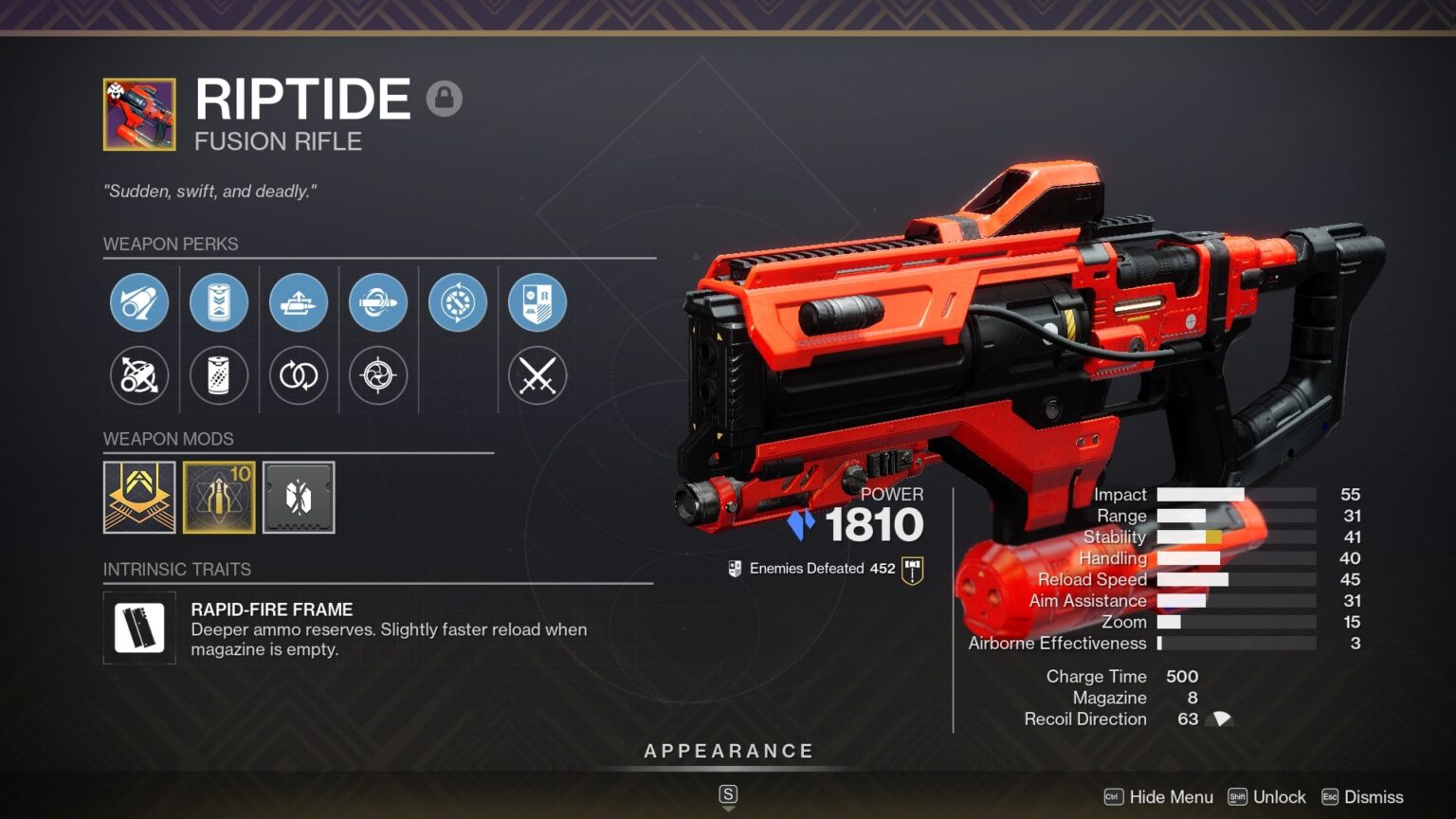Click the empty weapon mod socket

coord(299,498)
